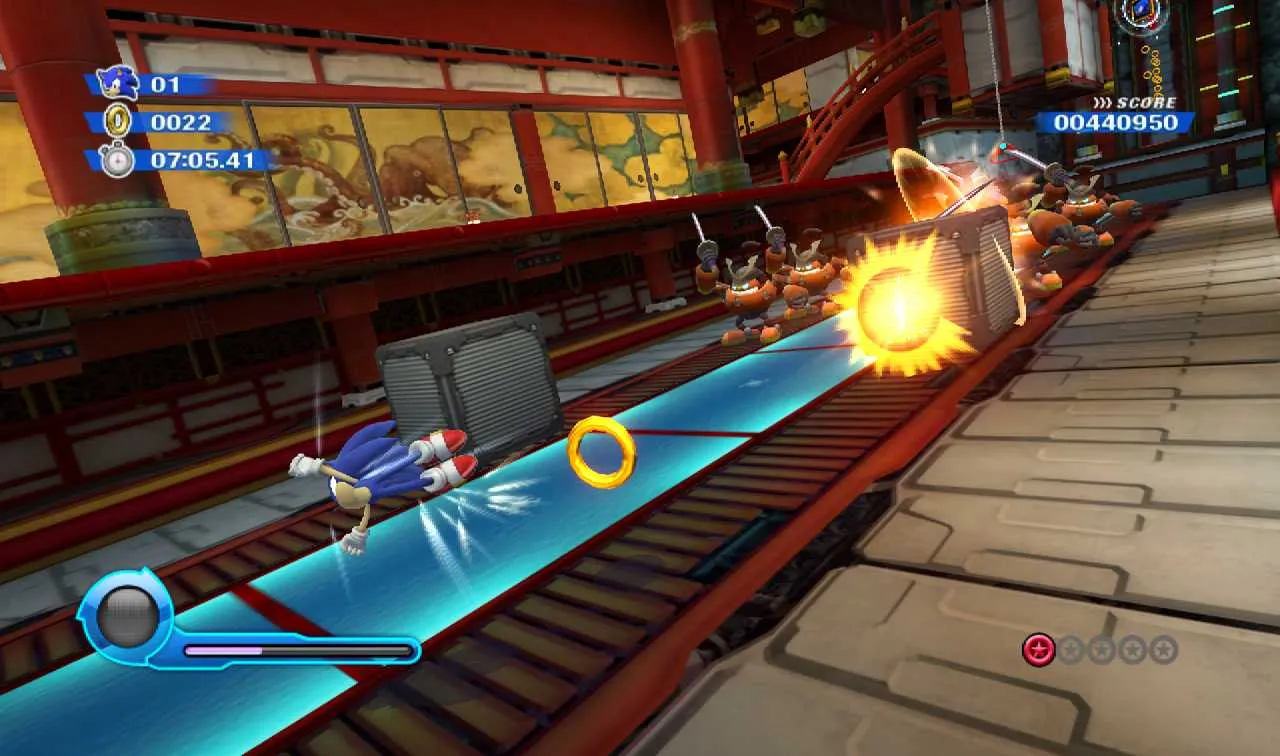Viewport: 1280px width, 756px height.
Task: Toggle the timer showing 07:05.41
Action: 200,158
